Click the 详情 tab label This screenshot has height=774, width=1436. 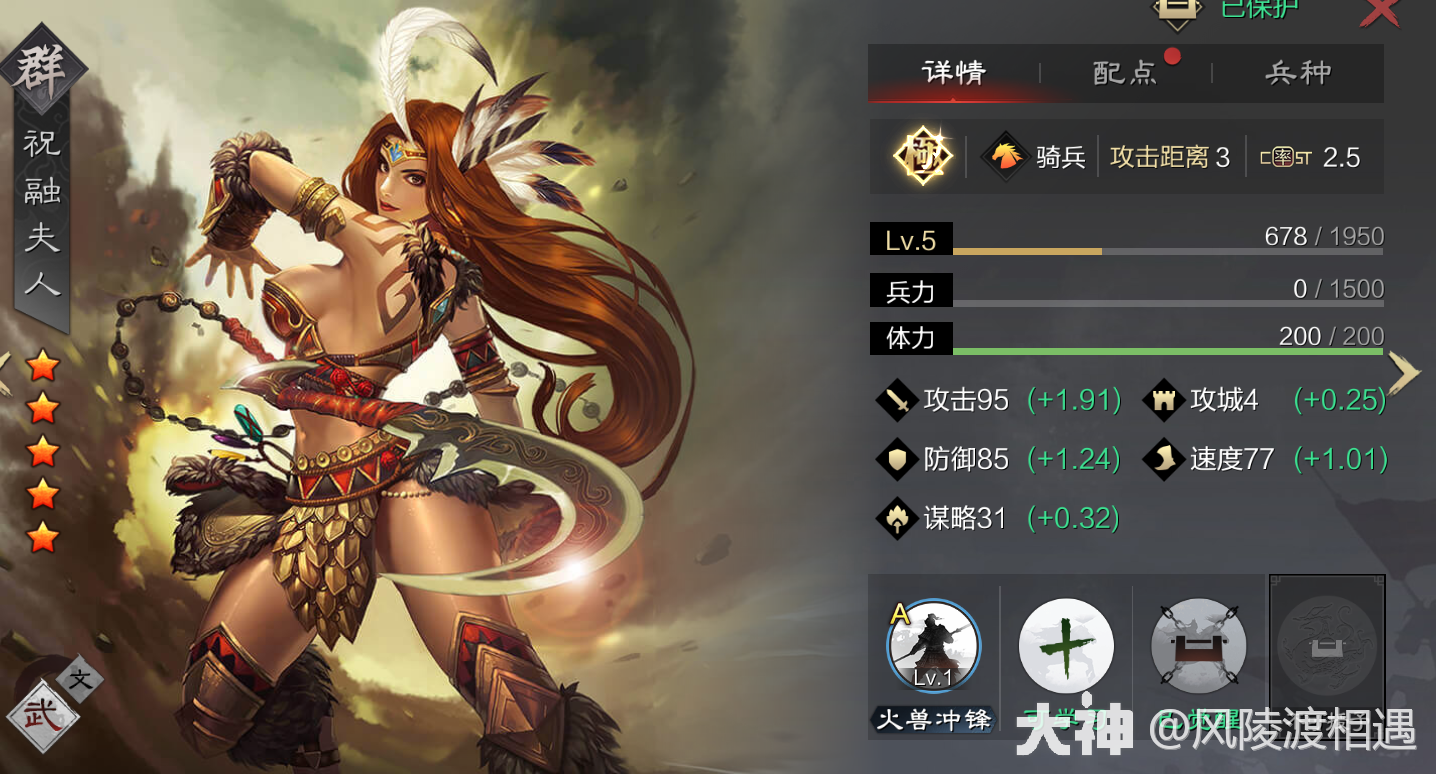(955, 72)
